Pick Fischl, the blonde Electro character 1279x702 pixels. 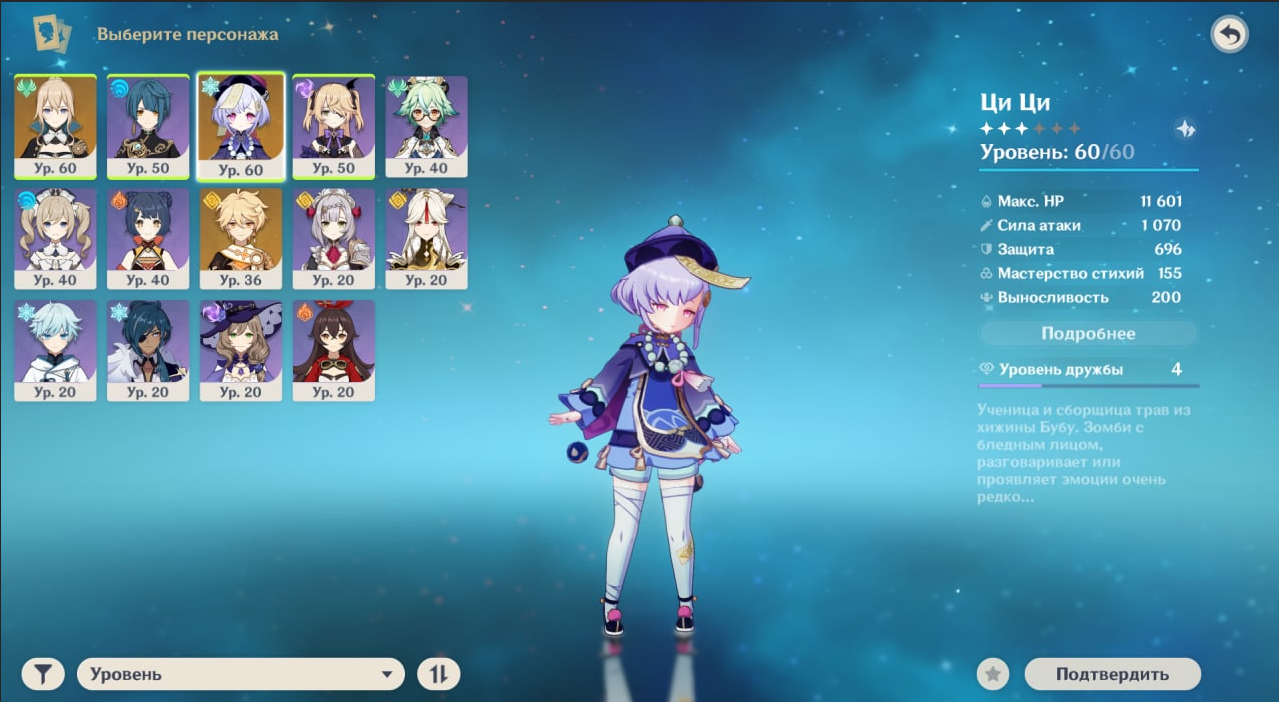click(x=333, y=125)
